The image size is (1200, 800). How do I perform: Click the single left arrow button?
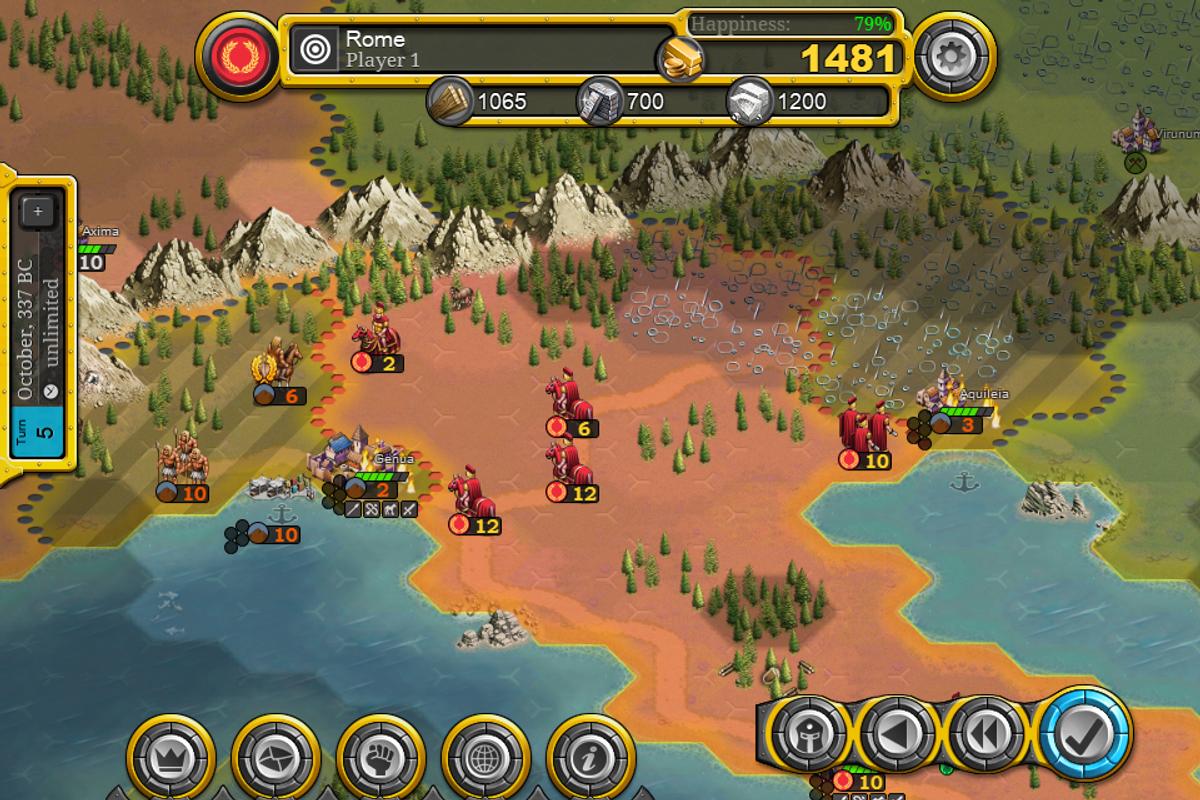[897, 737]
